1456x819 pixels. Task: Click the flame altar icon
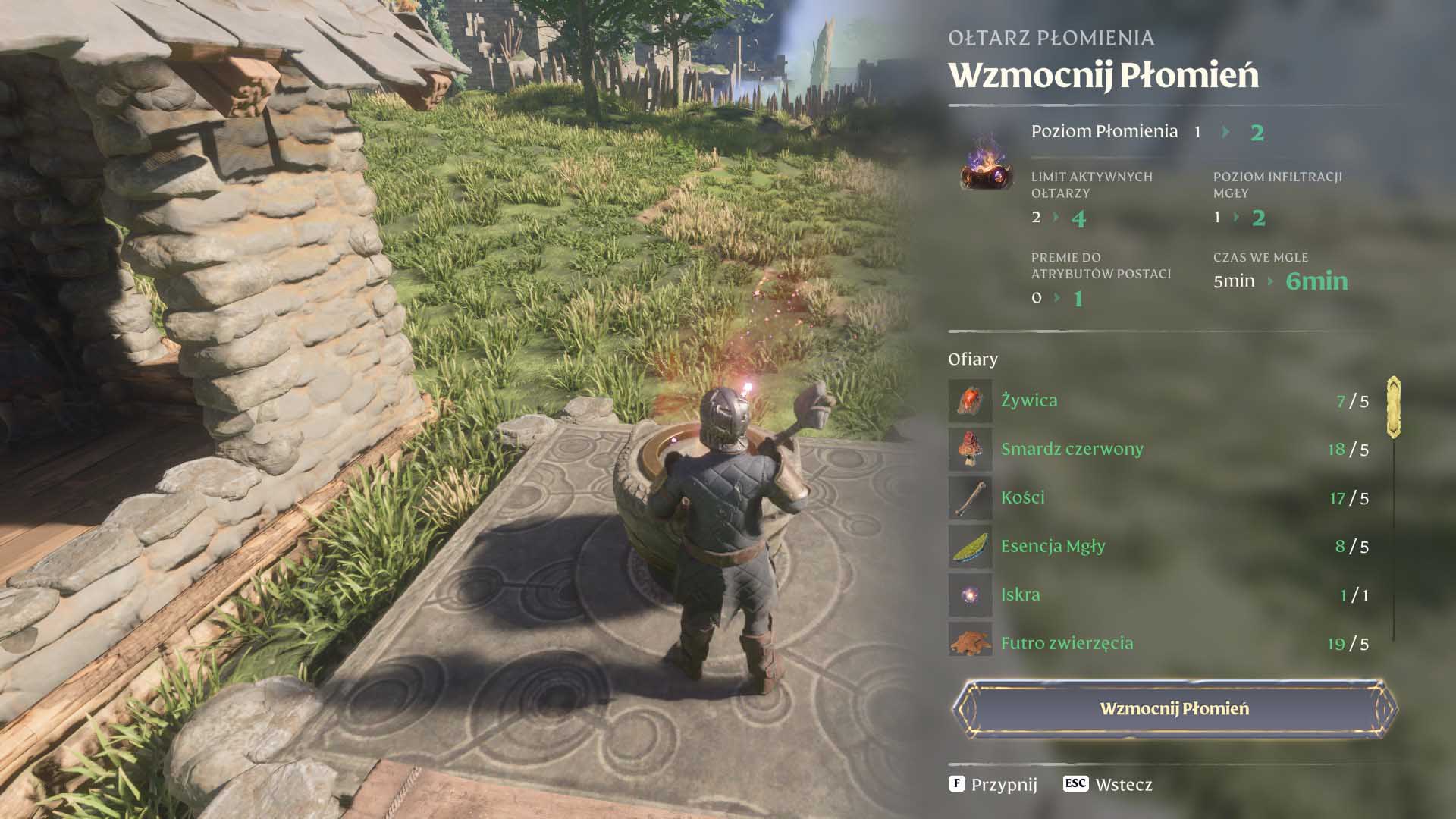[986, 162]
